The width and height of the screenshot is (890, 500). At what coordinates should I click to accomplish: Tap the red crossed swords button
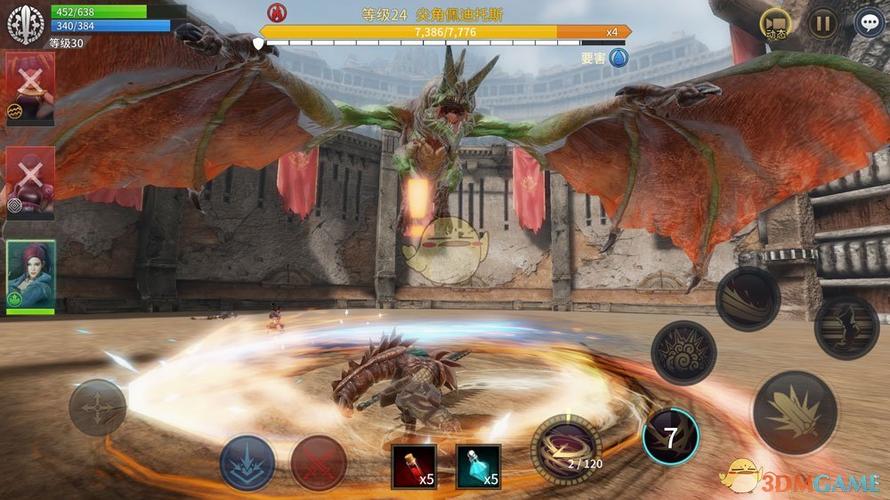pyautogui.click(x=318, y=463)
